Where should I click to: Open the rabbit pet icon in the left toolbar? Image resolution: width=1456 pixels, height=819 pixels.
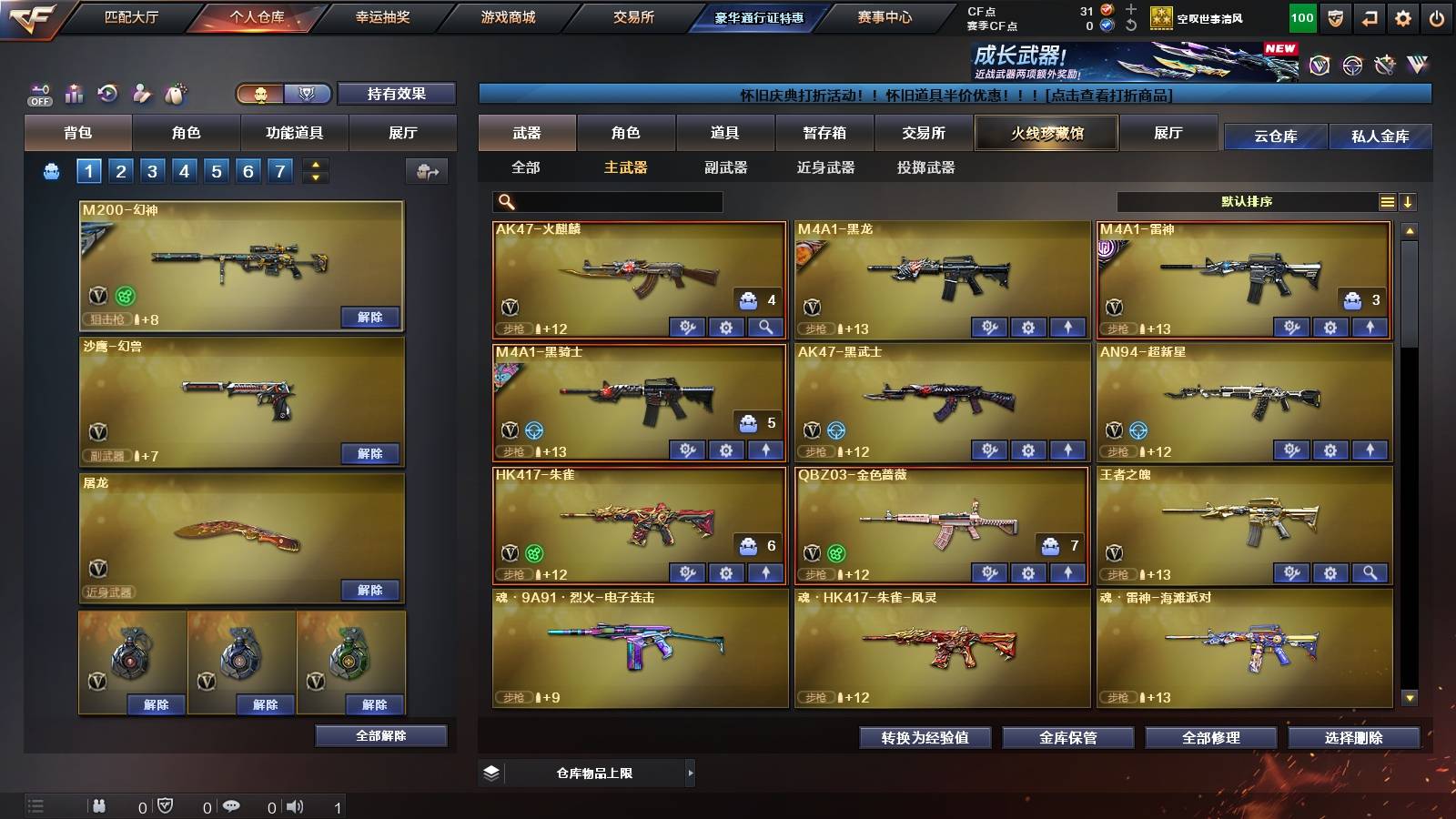176,94
